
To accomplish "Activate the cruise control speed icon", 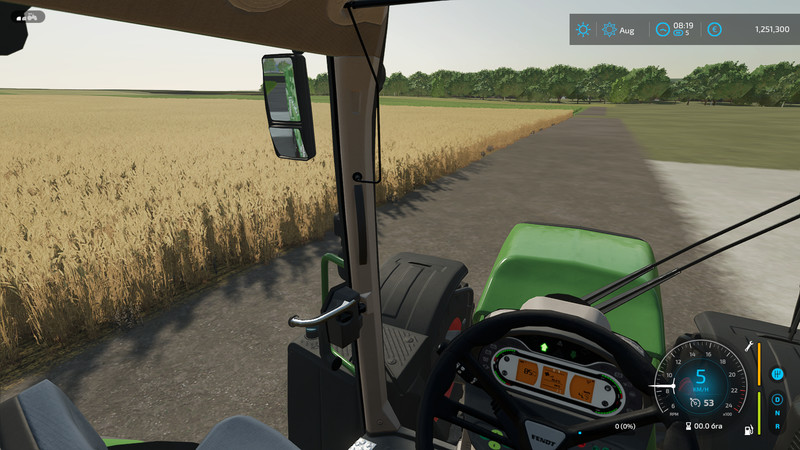I will [695, 404].
